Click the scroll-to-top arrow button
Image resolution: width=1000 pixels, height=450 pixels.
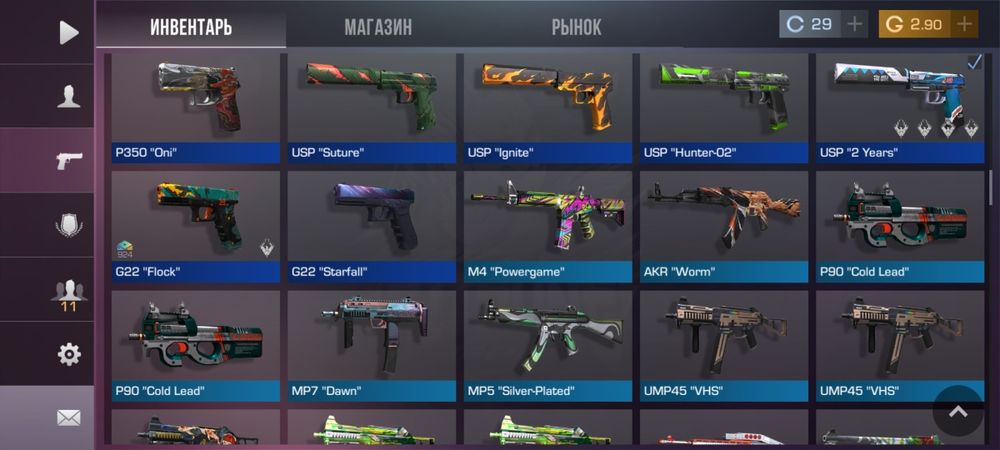pyautogui.click(x=958, y=411)
